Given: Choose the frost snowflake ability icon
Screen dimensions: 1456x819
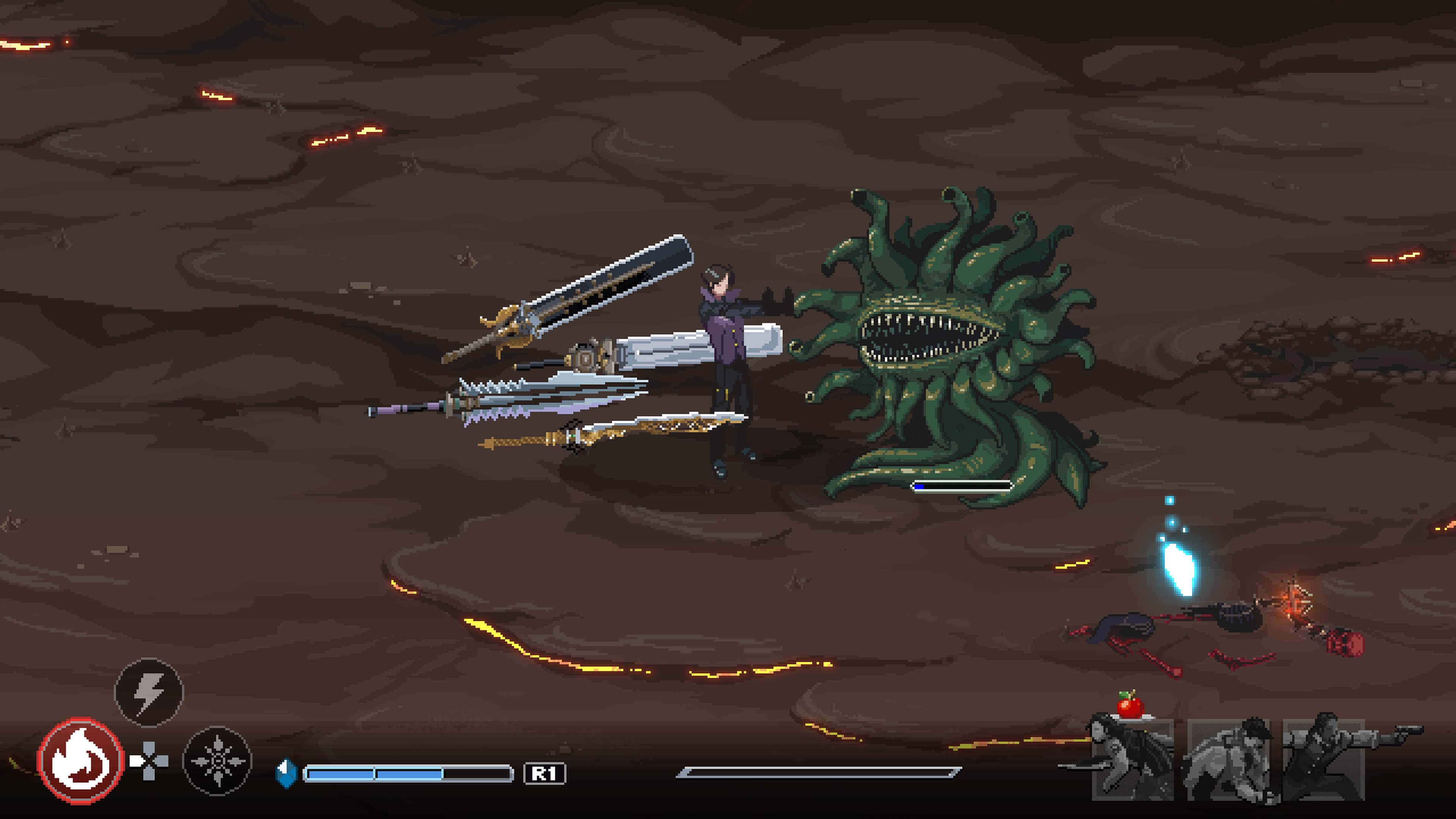Looking at the screenshot, I should point(218,761).
